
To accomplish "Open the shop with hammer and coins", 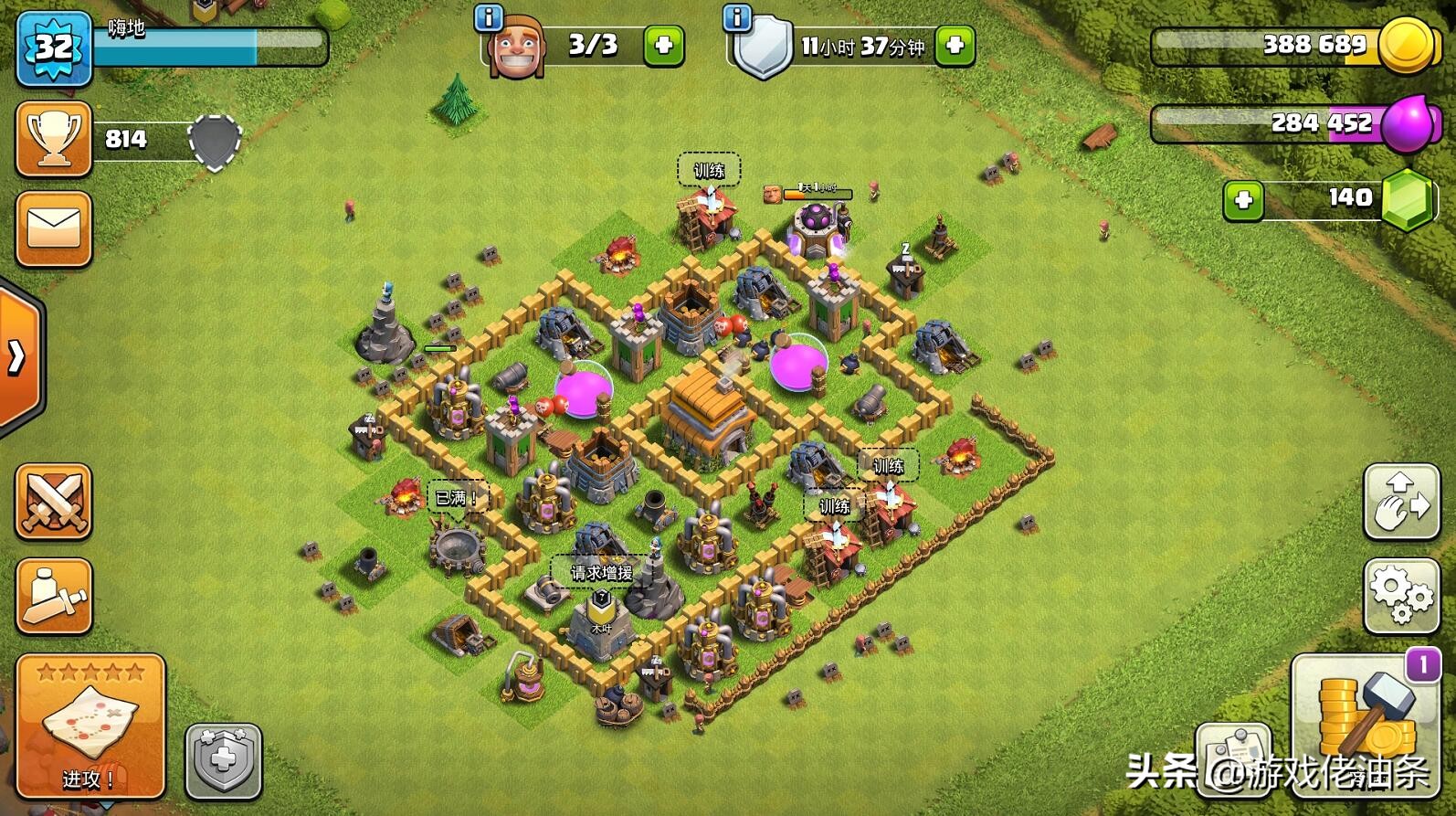I will click(1366, 722).
